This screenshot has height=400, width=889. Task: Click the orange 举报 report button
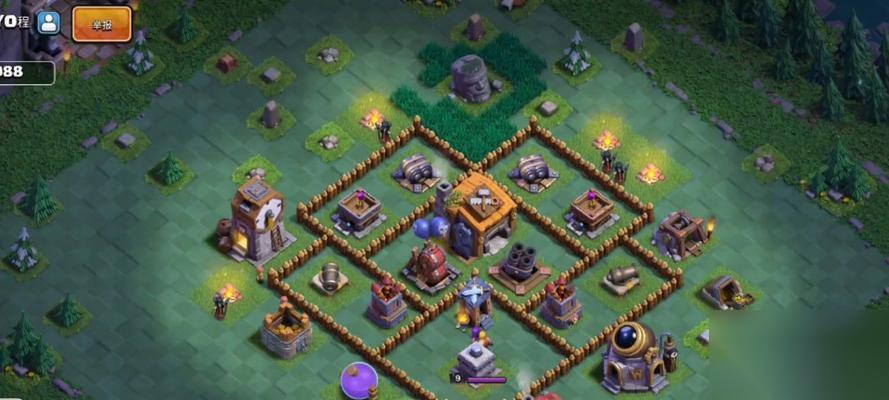(x=101, y=23)
